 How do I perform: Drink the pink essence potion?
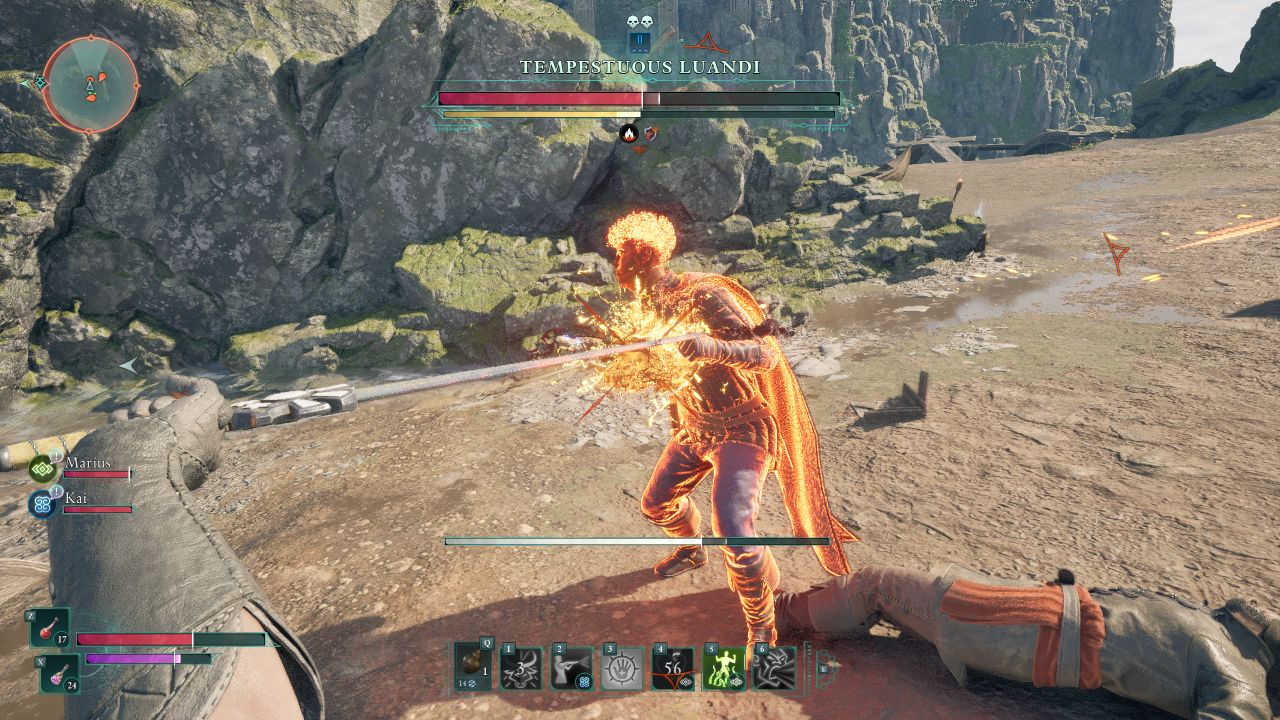pyautogui.click(x=59, y=672)
